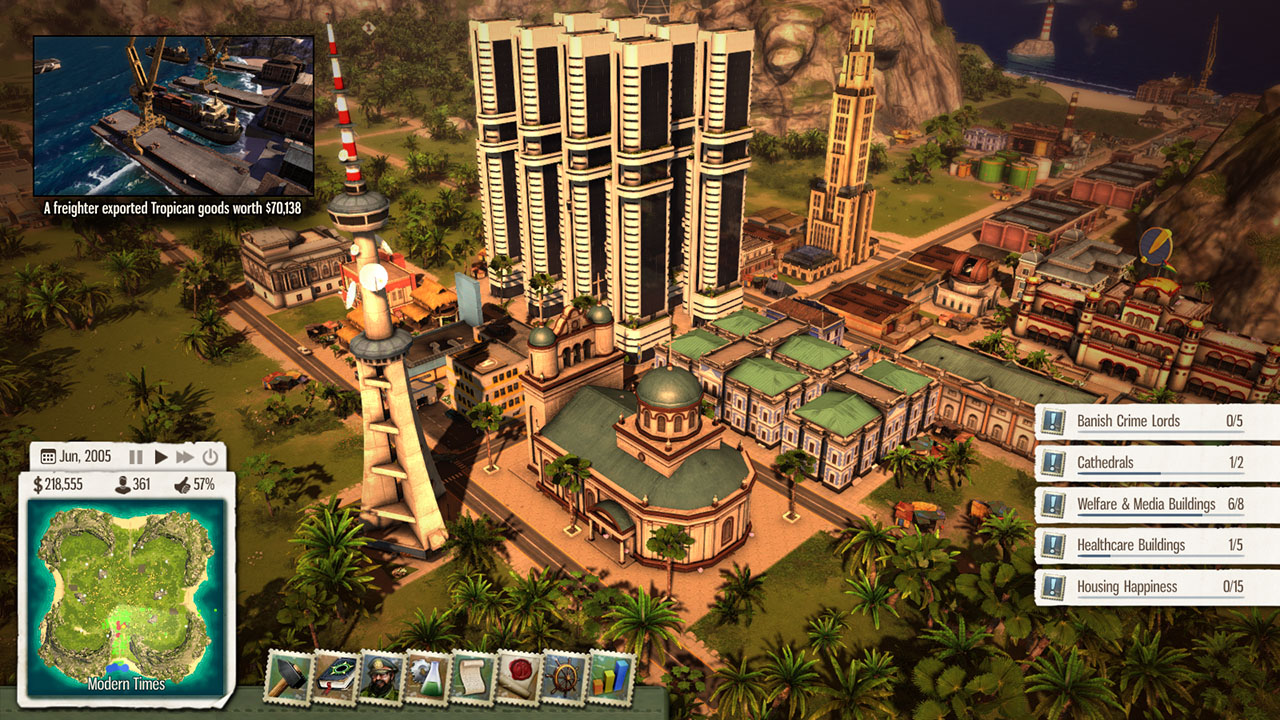This screenshot has height=720, width=1280.
Task: Select the Healthcare Buildings objective
Action: coord(1157,545)
